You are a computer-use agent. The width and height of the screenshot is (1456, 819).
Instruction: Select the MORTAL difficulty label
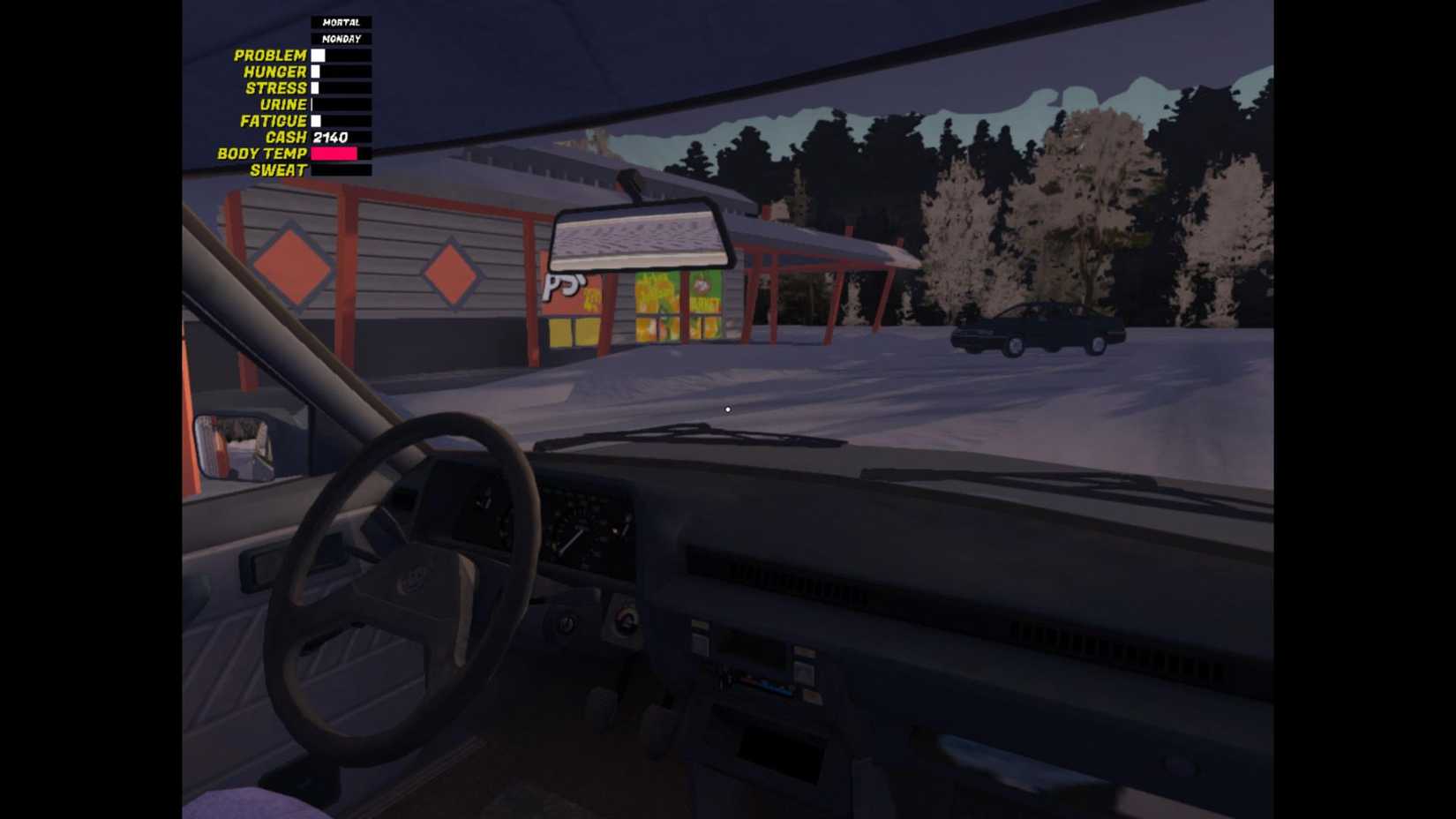(341, 20)
